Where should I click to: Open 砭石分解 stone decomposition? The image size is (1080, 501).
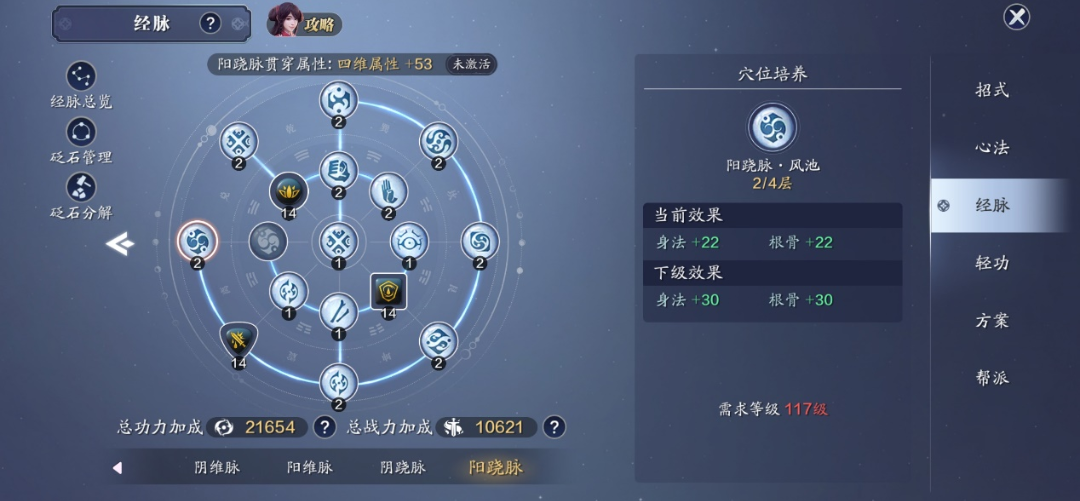tap(81, 195)
